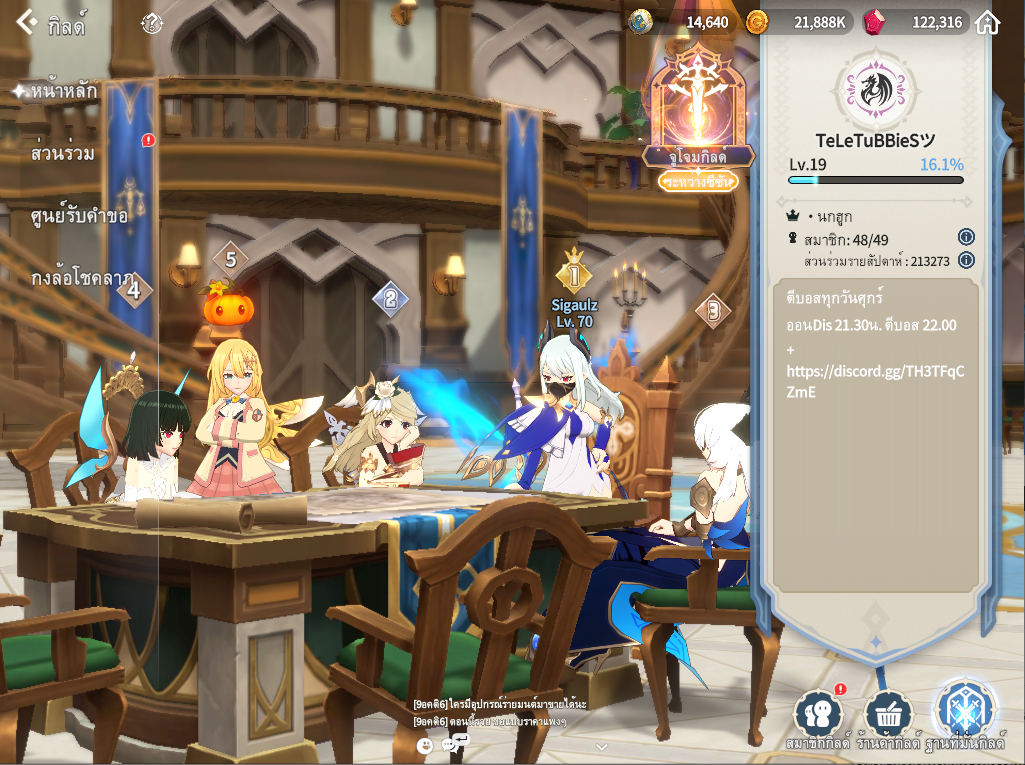Show info for member count 48/49

pos(966,238)
